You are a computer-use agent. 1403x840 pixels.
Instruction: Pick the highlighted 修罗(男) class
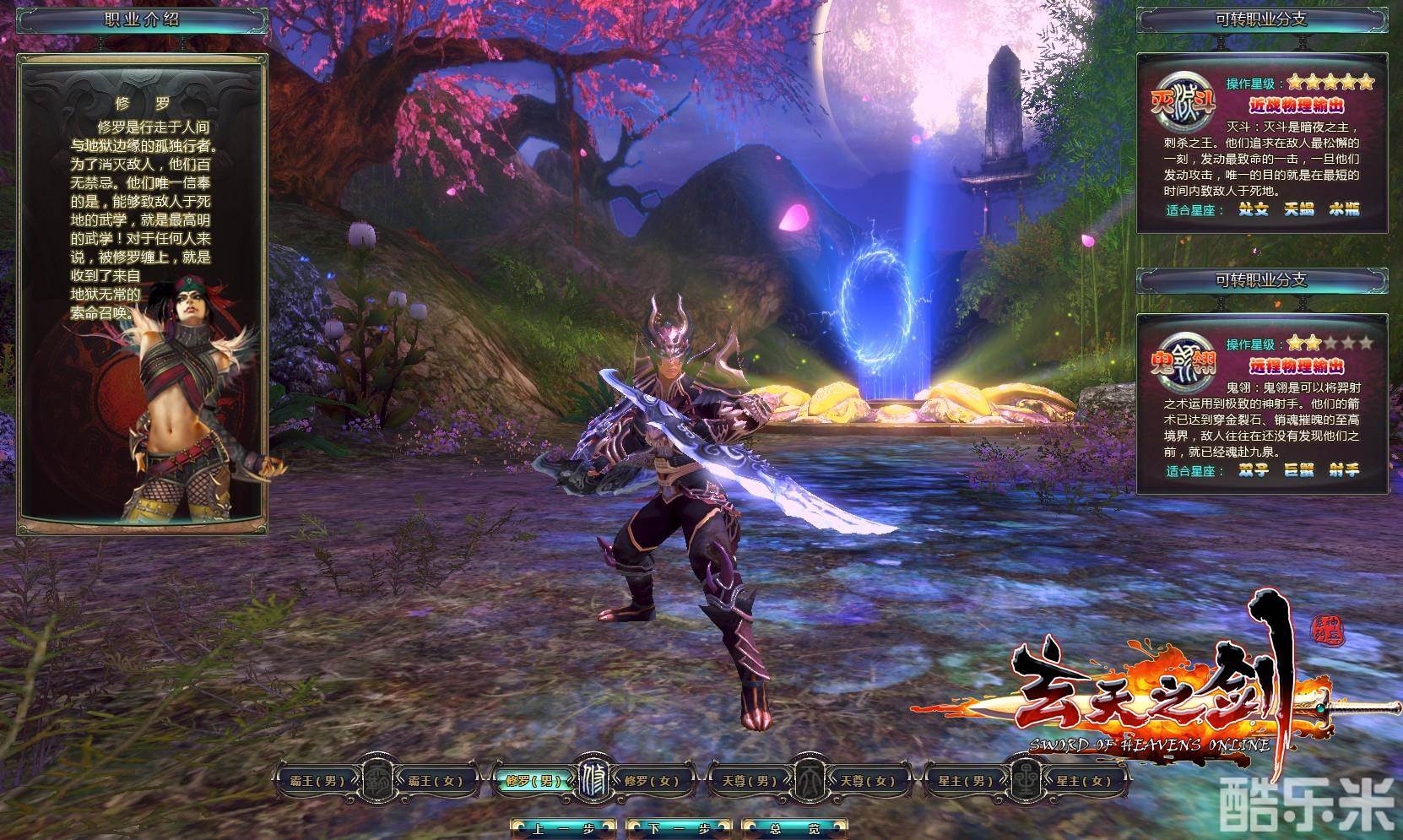(528, 780)
